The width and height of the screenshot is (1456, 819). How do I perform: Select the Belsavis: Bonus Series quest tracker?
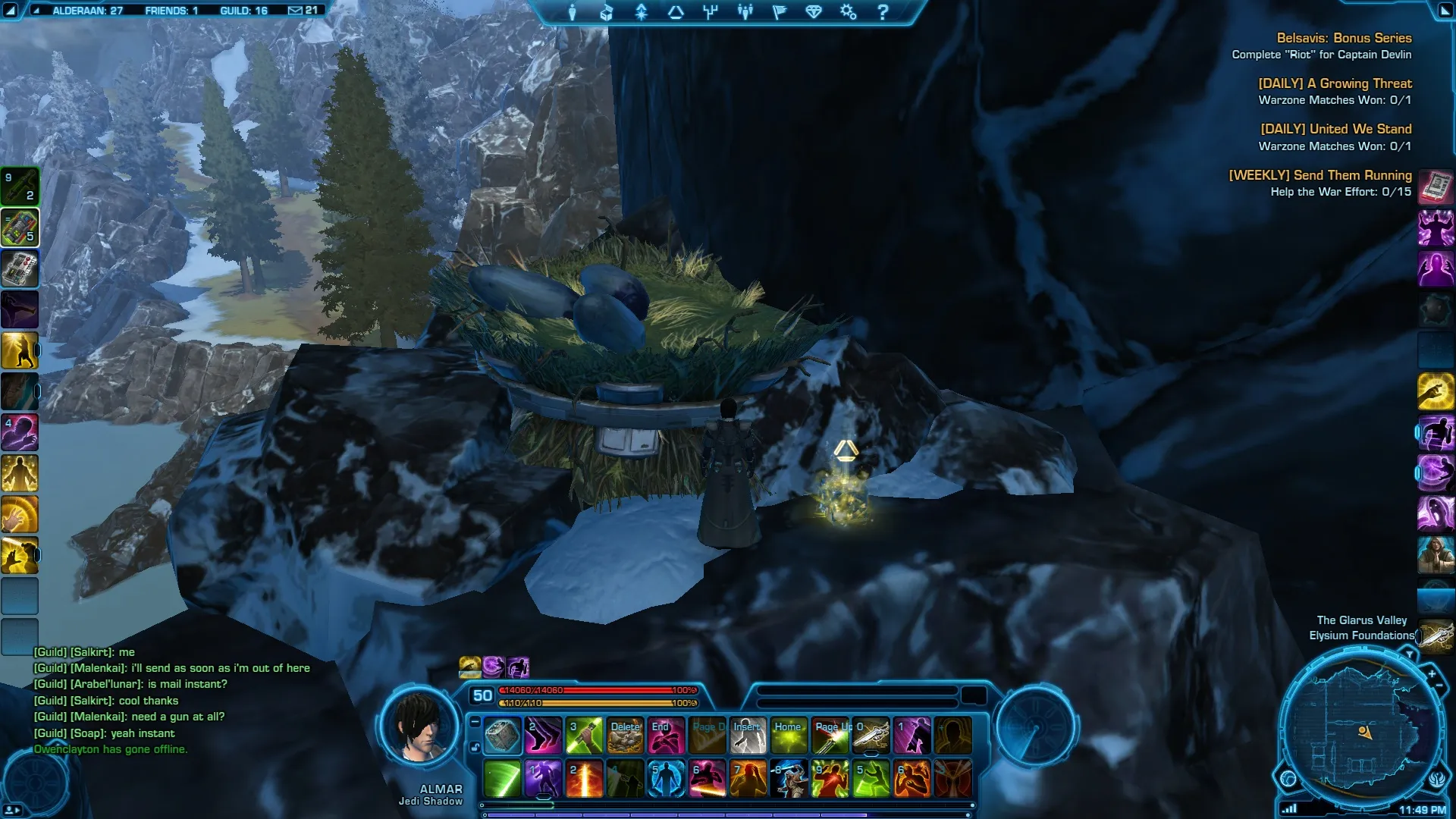[x=1344, y=38]
